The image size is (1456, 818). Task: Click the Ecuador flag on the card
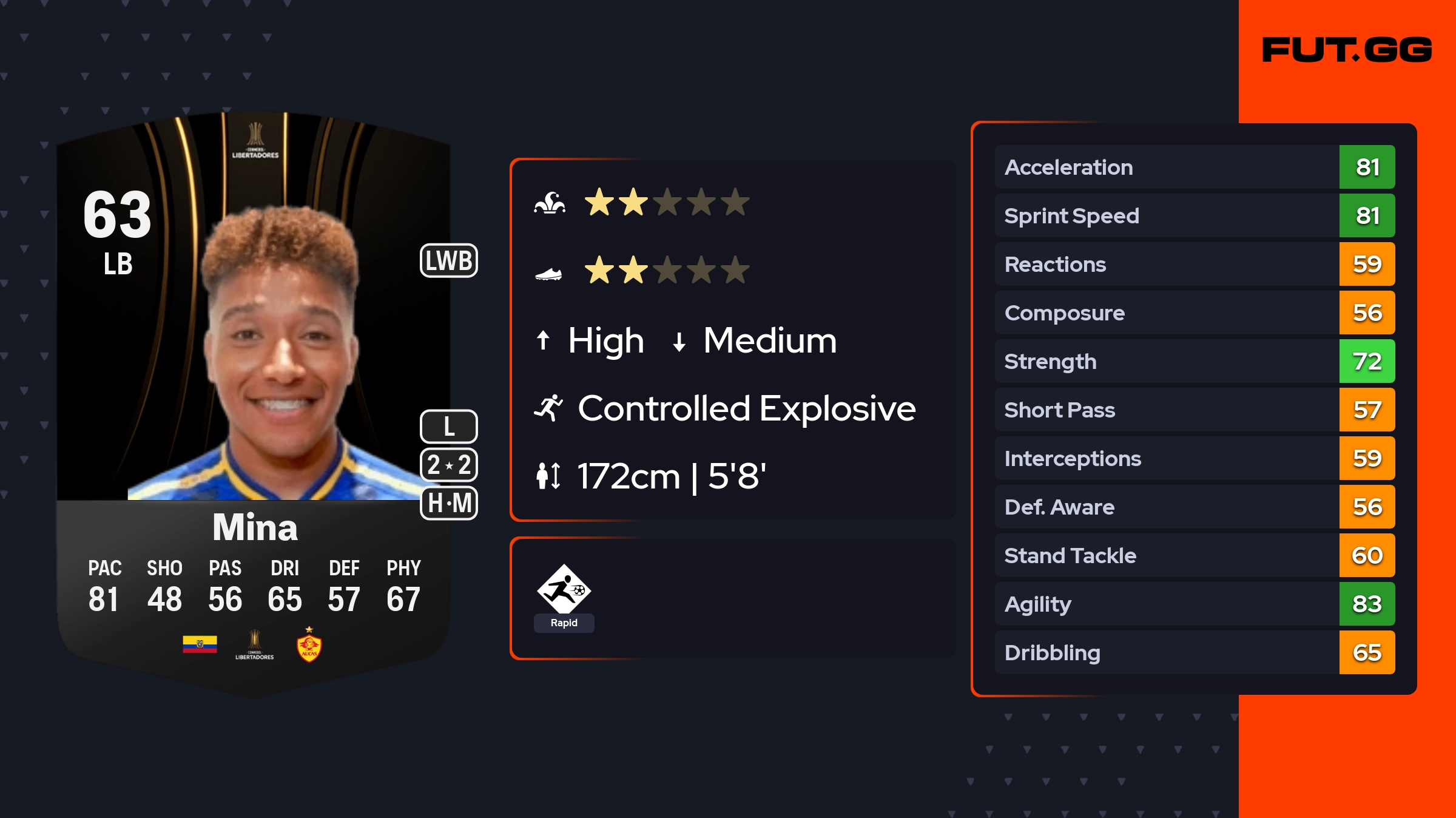click(200, 644)
